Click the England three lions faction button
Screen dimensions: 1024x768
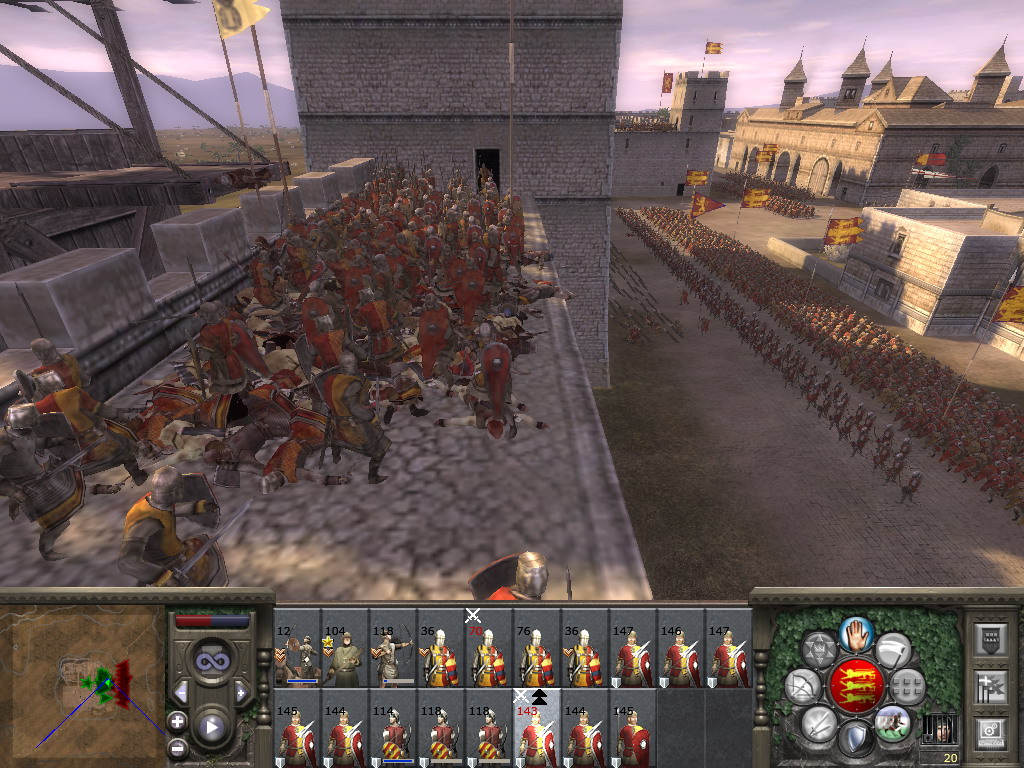(x=856, y=686)
